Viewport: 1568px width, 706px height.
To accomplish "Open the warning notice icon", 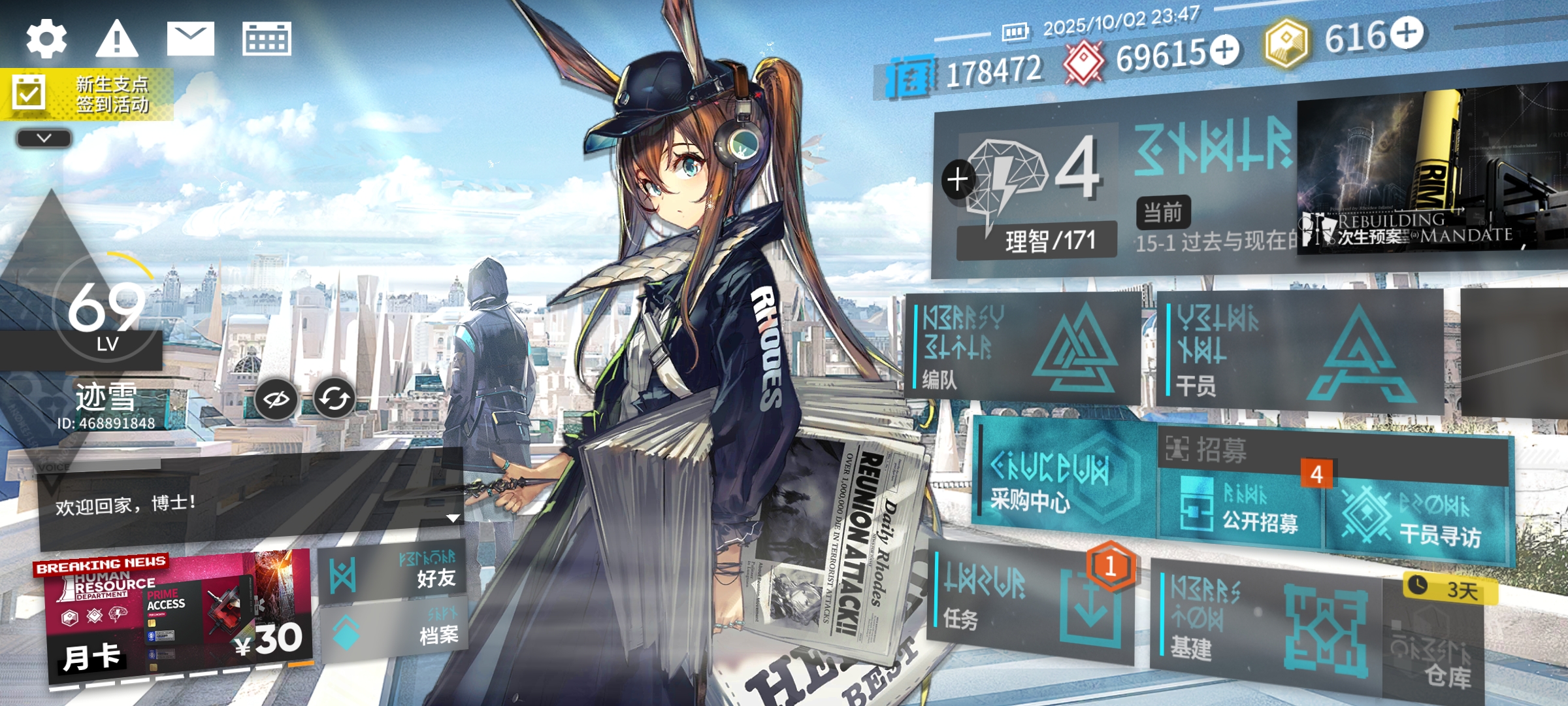I will [117, 39].
